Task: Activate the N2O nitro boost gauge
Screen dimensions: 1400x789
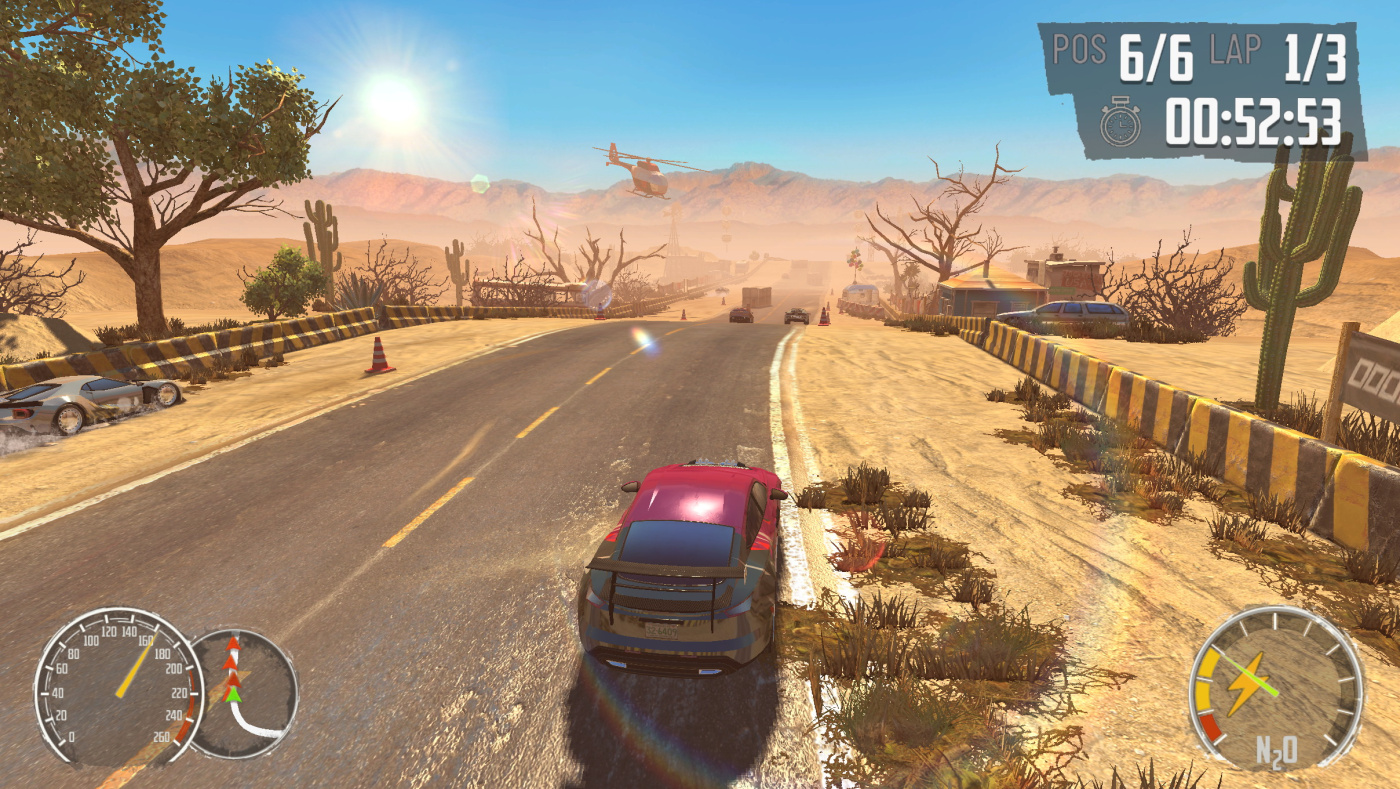Action: click(x=1274, y=687)
